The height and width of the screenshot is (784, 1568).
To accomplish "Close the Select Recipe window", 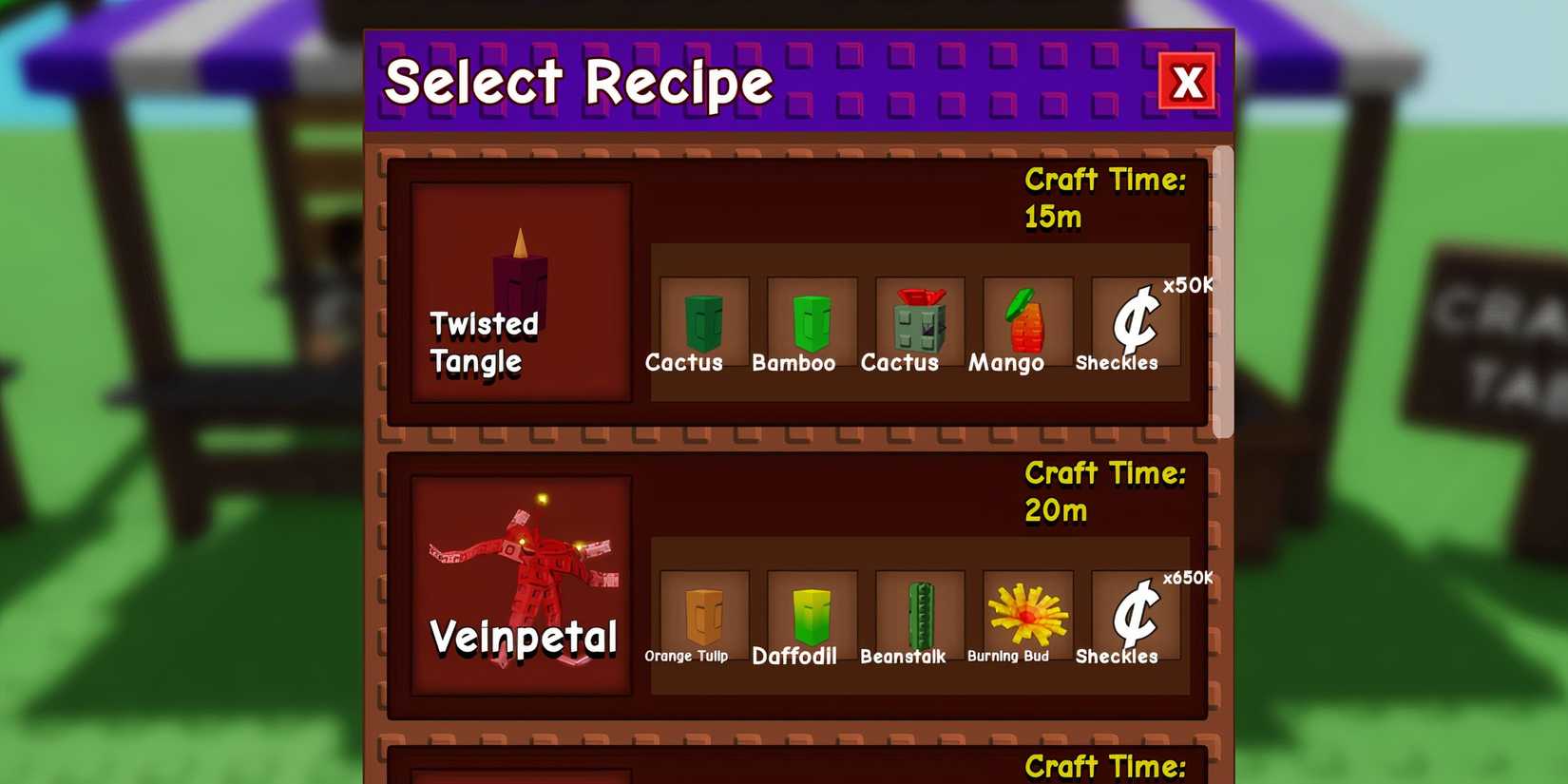I will pyautogui.click(x=1189, y=83).
